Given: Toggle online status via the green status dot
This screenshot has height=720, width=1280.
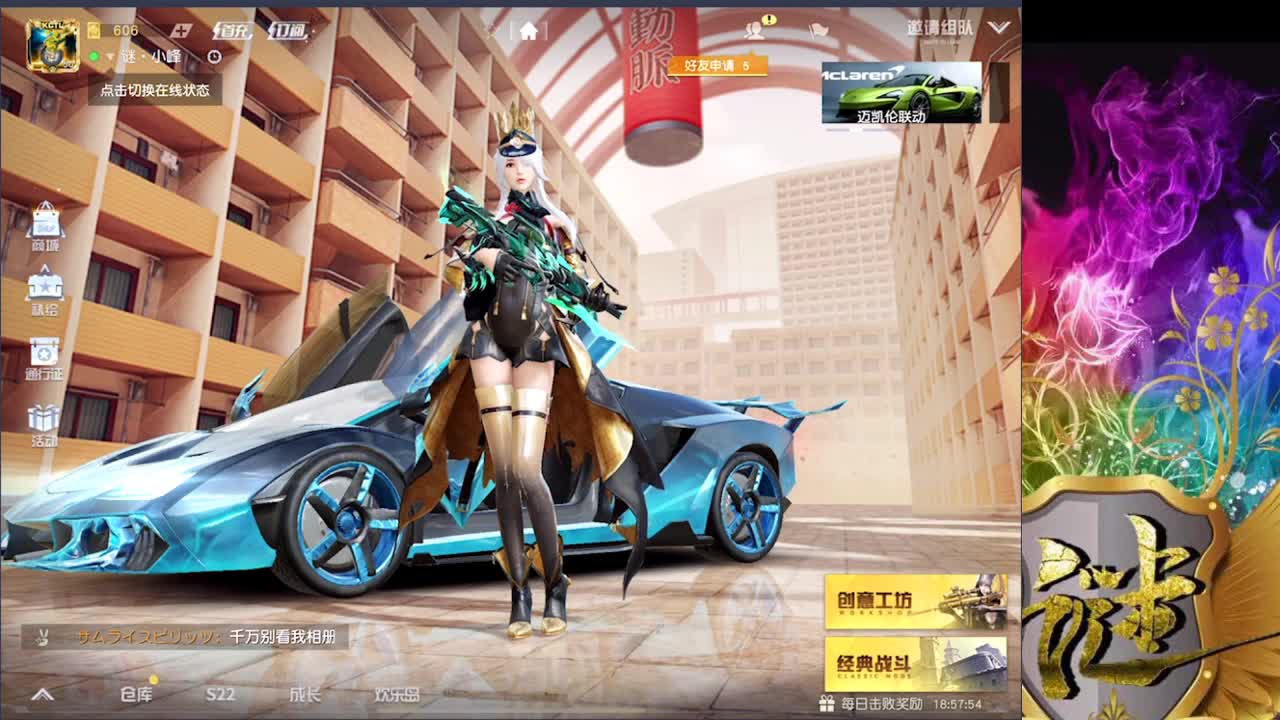Looking at the screenshot, I should coord(94,56).
